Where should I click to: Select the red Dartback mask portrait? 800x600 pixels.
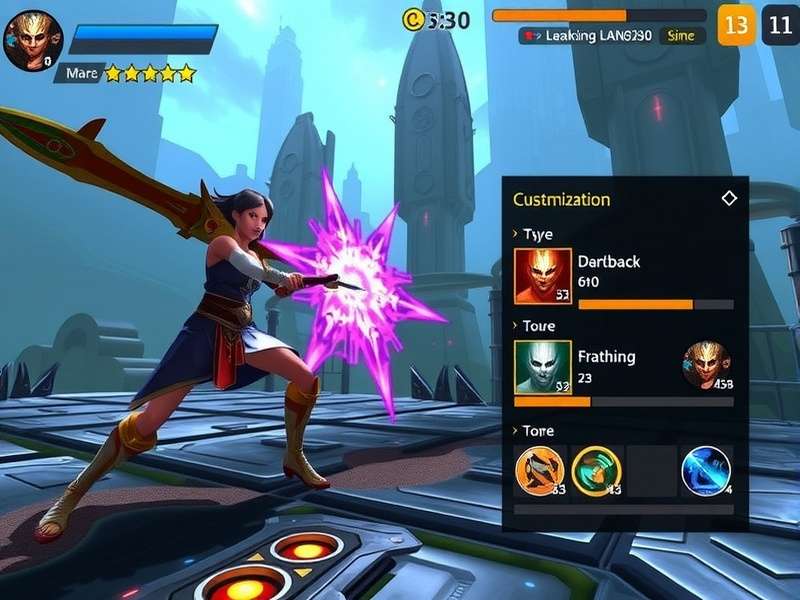tap(543, 276)
